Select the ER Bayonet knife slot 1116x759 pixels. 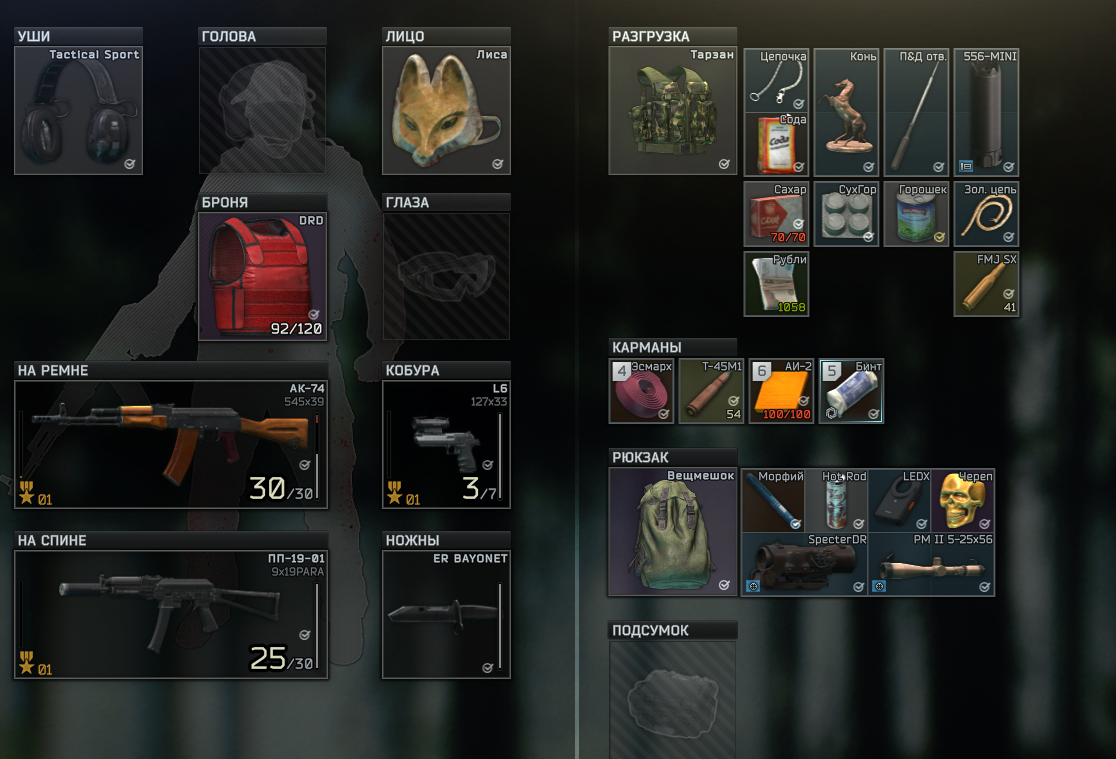point(446,615)
